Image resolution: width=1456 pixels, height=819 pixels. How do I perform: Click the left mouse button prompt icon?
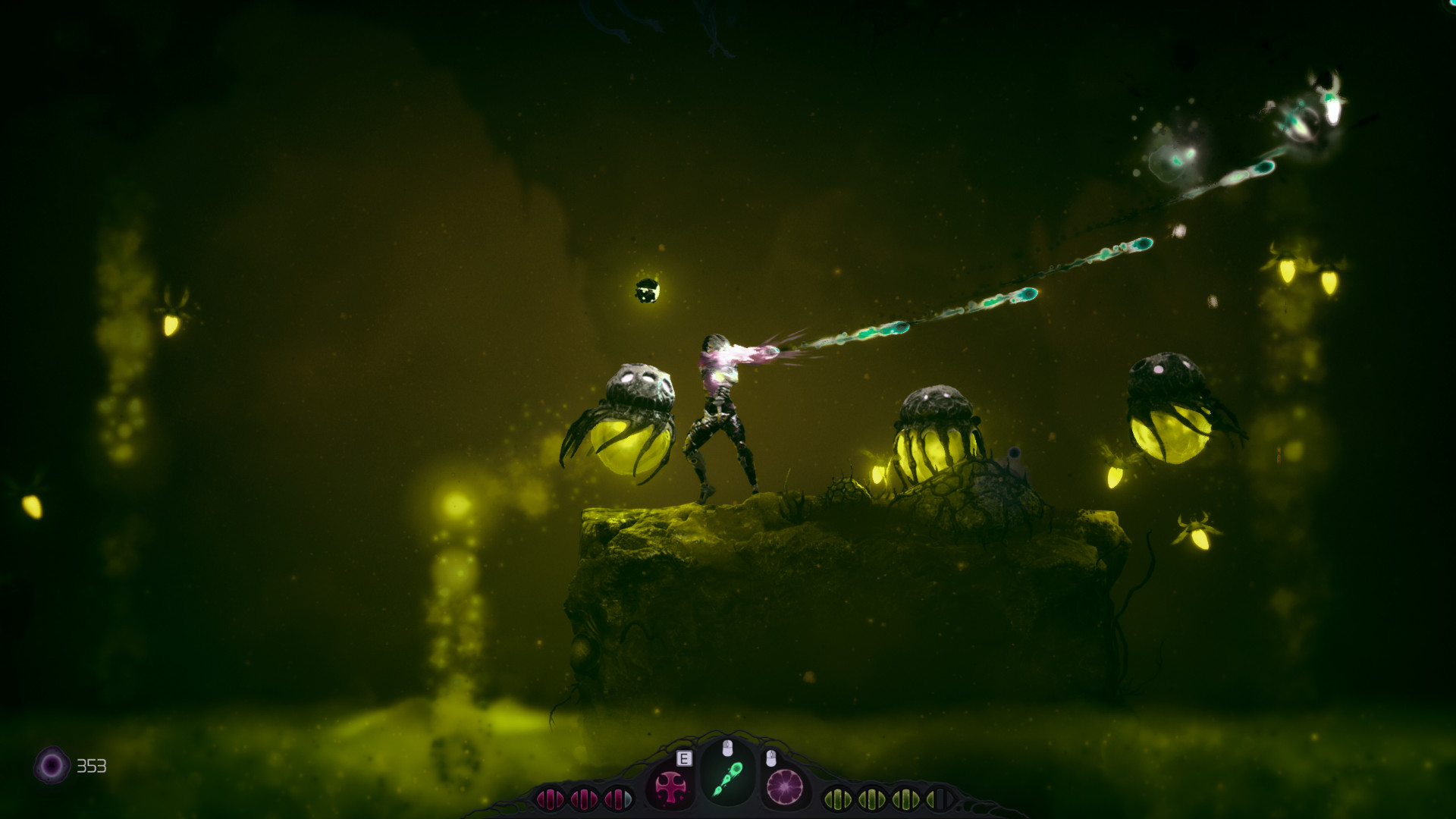[726, 747]
